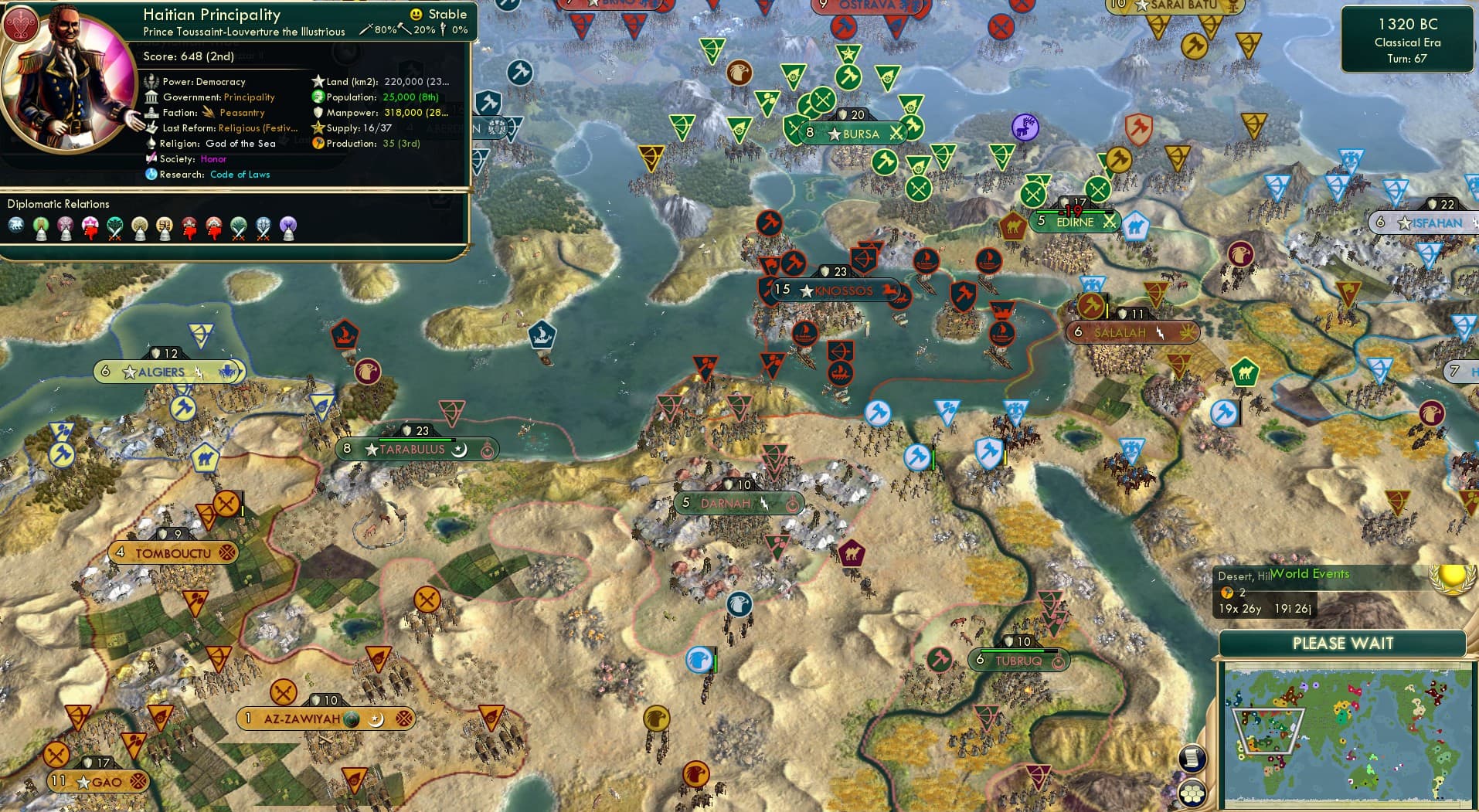Select the purple civilization icon in Diplomatic Relations

click(287, 224)
